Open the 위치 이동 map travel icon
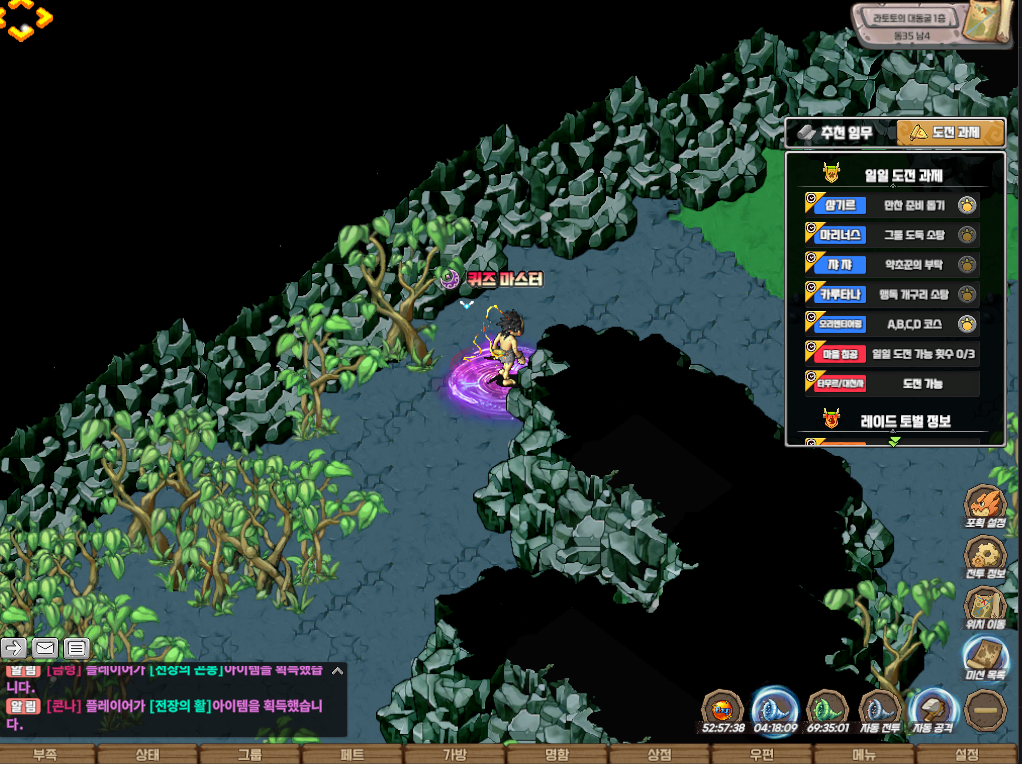The width and height of the screenshot is (1022, 764). tap(985, 607)
